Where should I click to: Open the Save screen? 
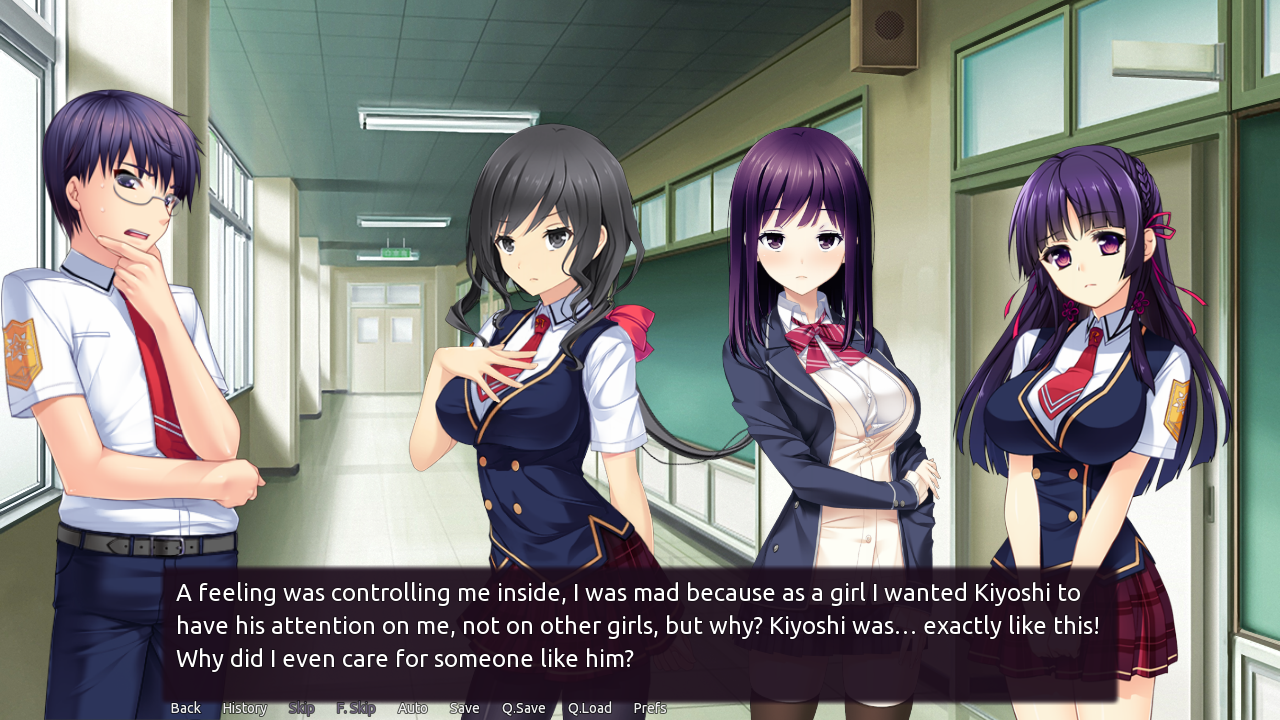click(464, 707)
